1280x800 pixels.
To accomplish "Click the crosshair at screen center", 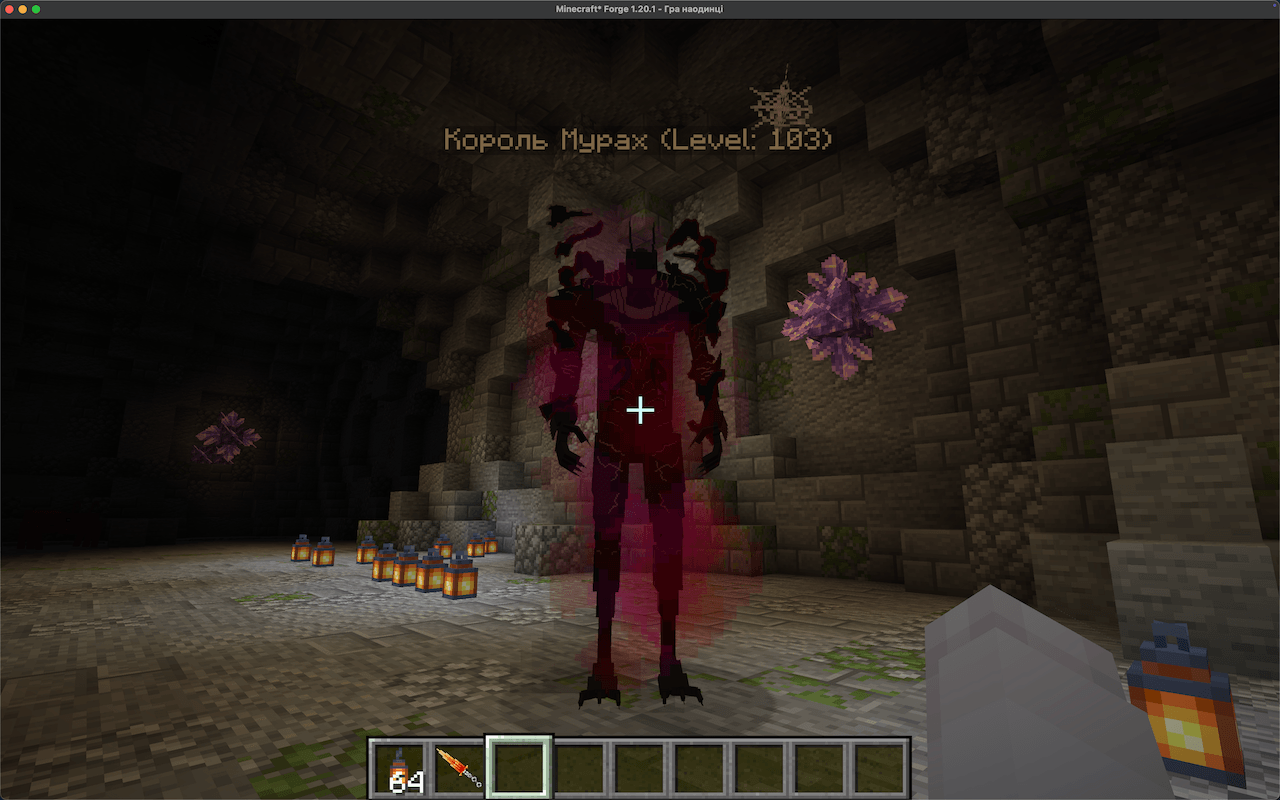I will (x=640, y=410).
